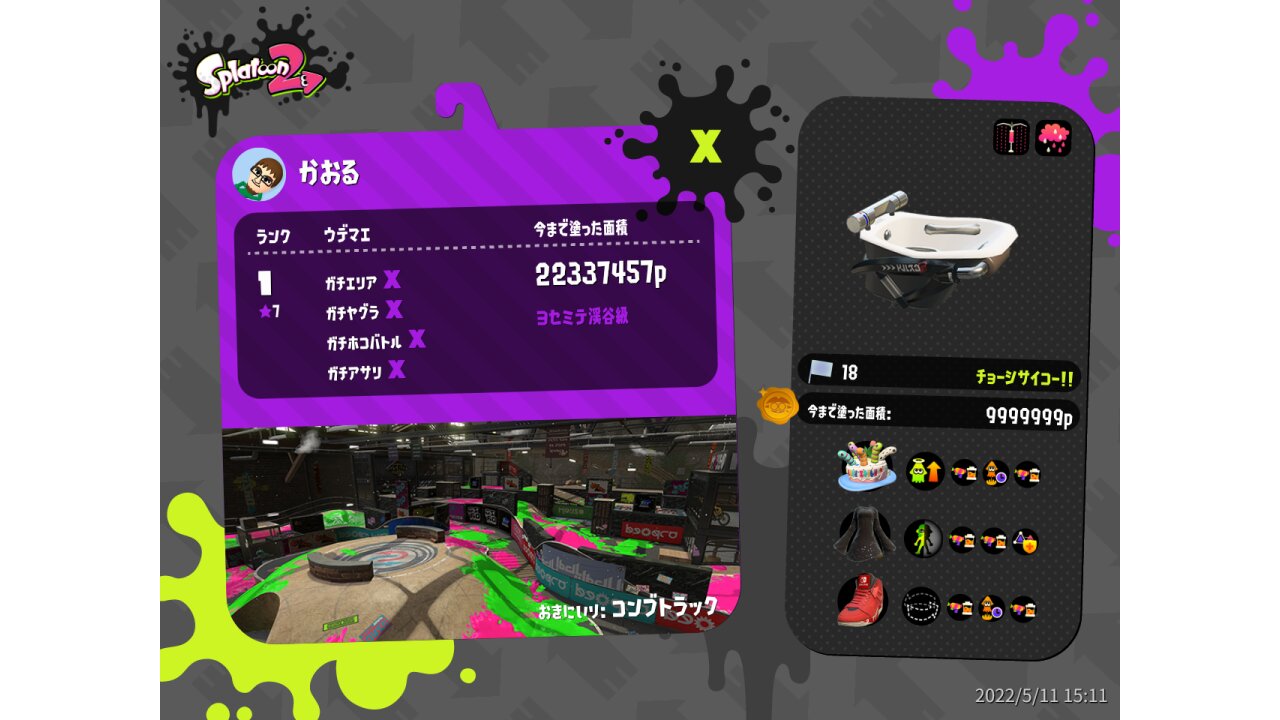Click the white flag icon next to 18

[x=821, y=372]
